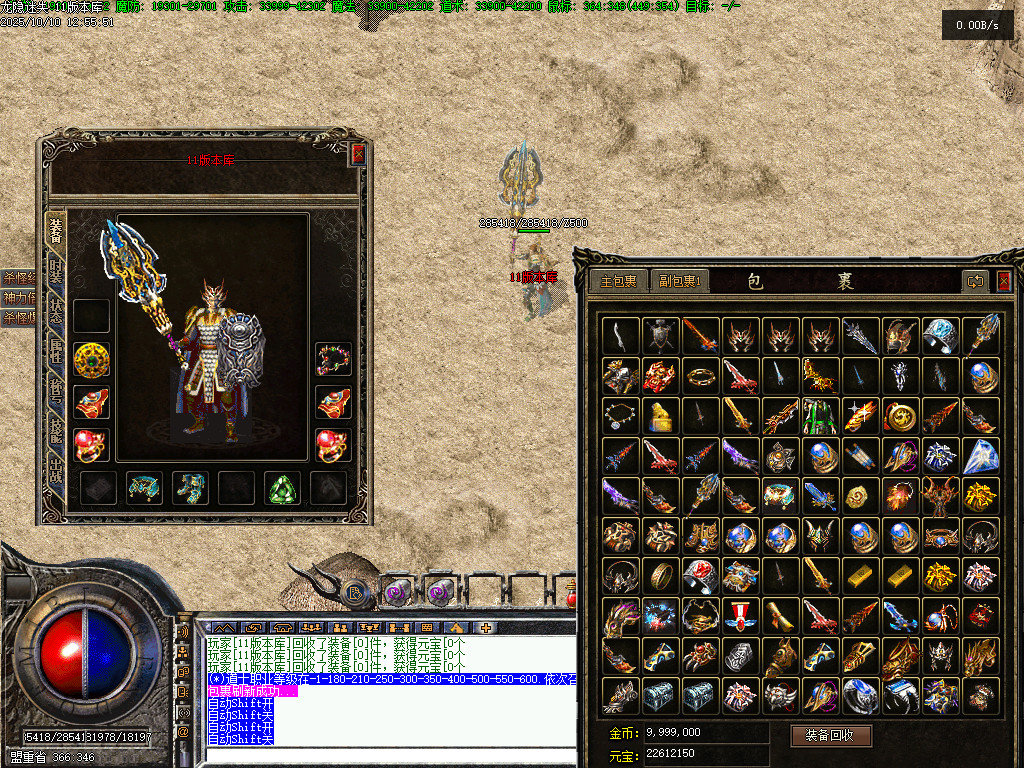Close the character equipment panel
Image resolution: width=1024 pixels, height=768 pixels.
coord(358,154)
